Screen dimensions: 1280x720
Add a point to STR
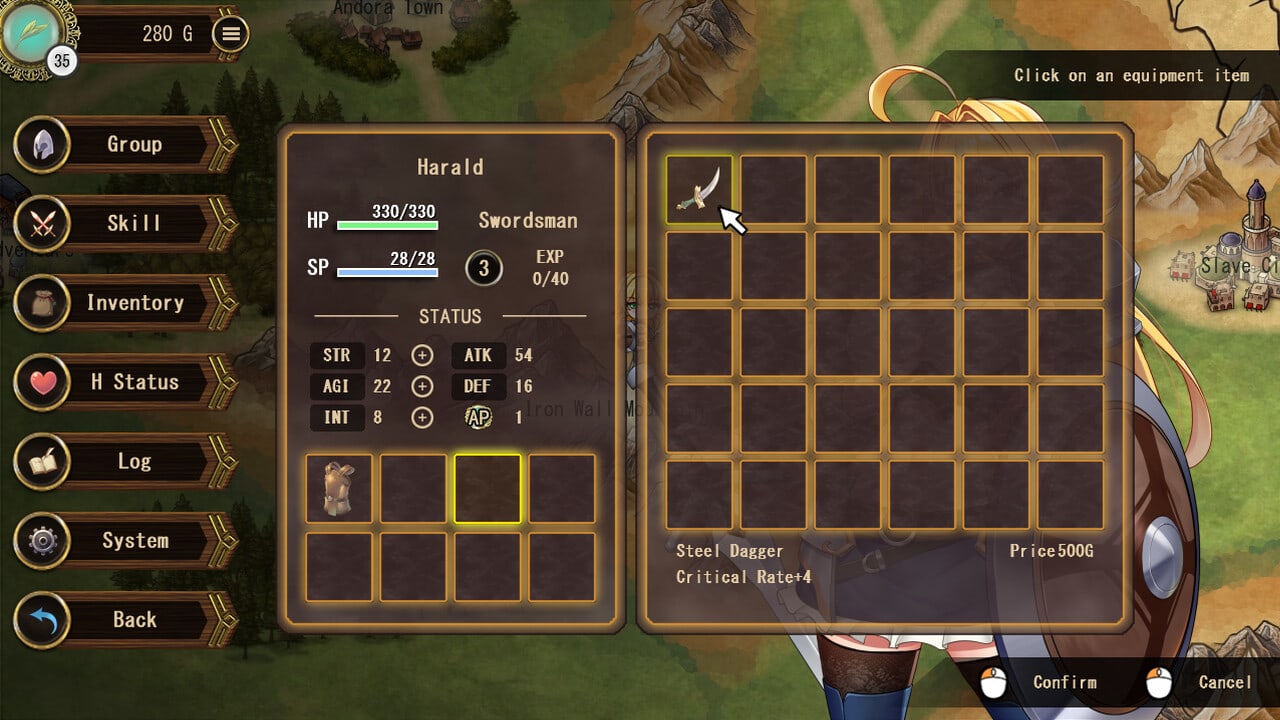click(422, 355)
